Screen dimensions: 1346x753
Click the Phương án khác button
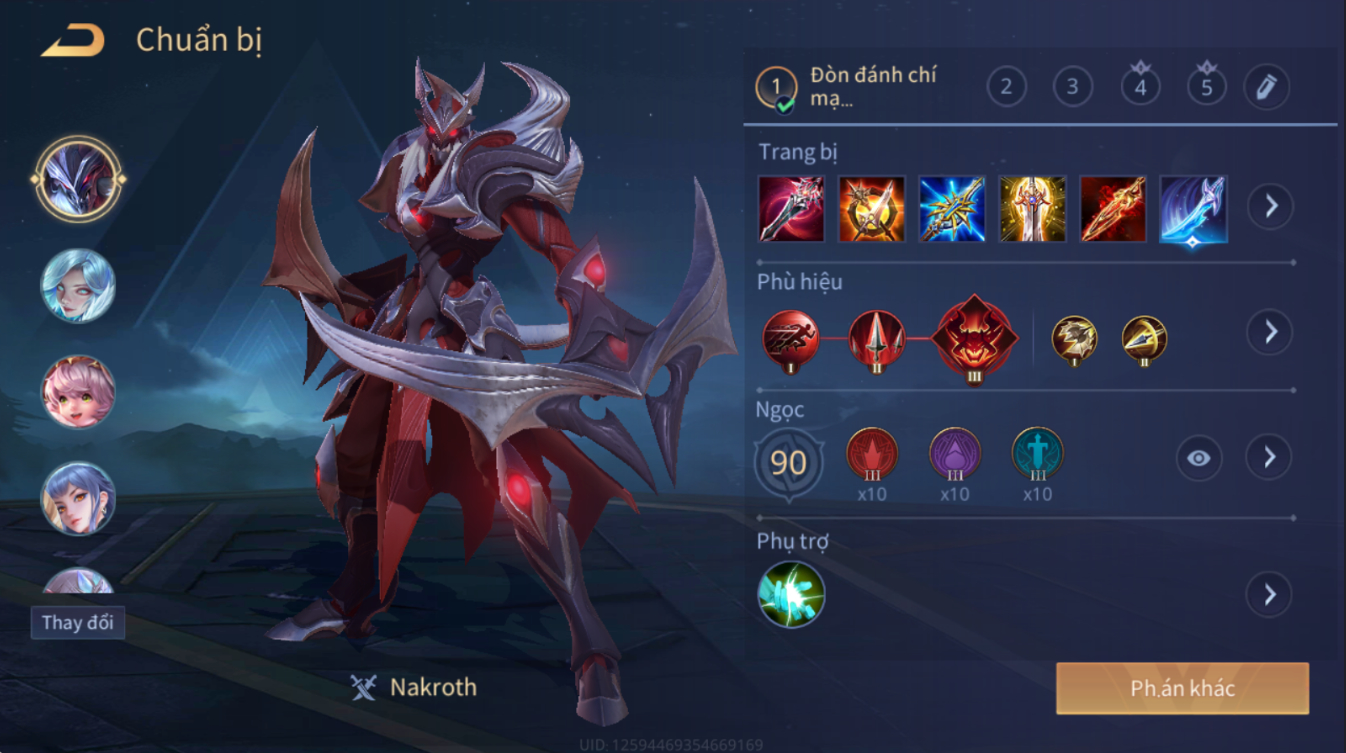tap(1182, 688)
